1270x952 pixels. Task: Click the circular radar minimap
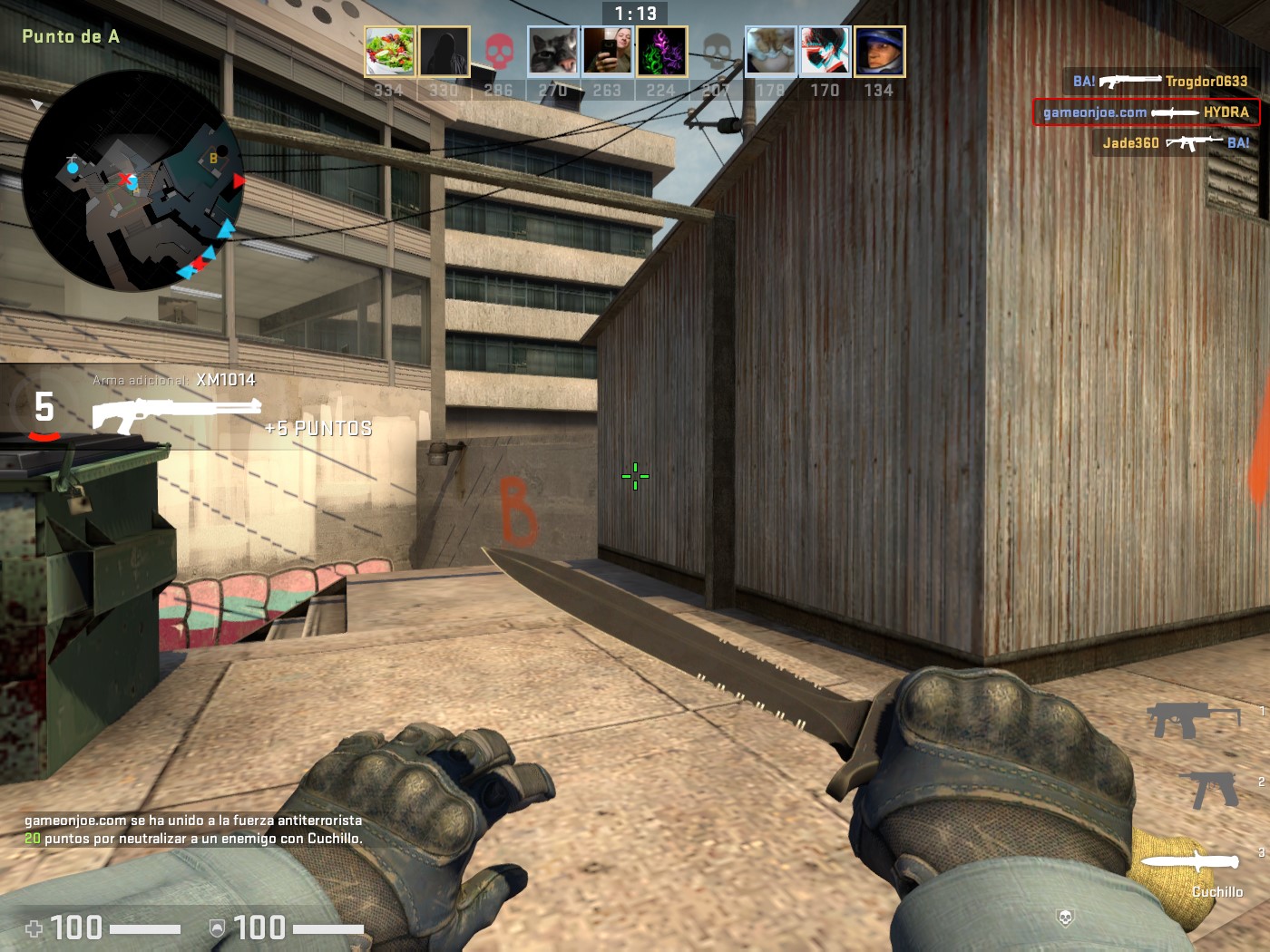pyautogui.click(x=133, y=181)
